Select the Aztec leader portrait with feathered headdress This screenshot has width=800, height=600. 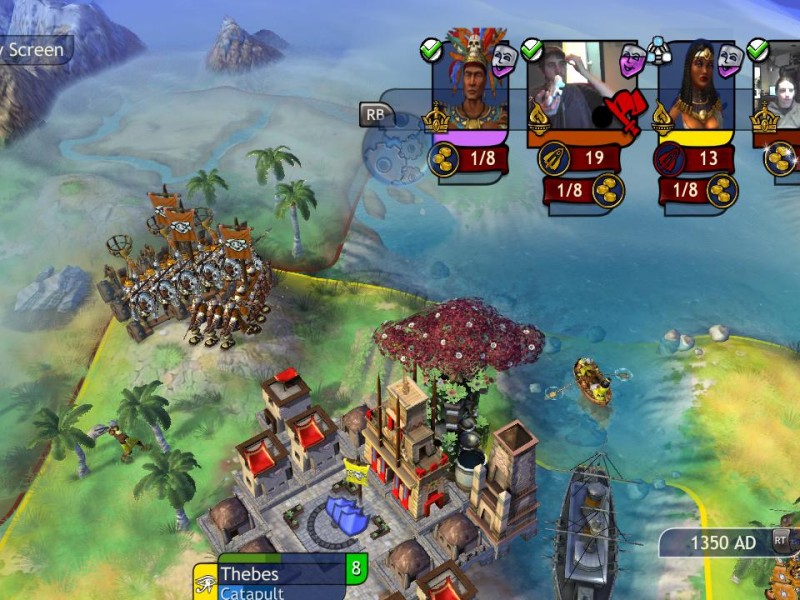pos(469,82)
